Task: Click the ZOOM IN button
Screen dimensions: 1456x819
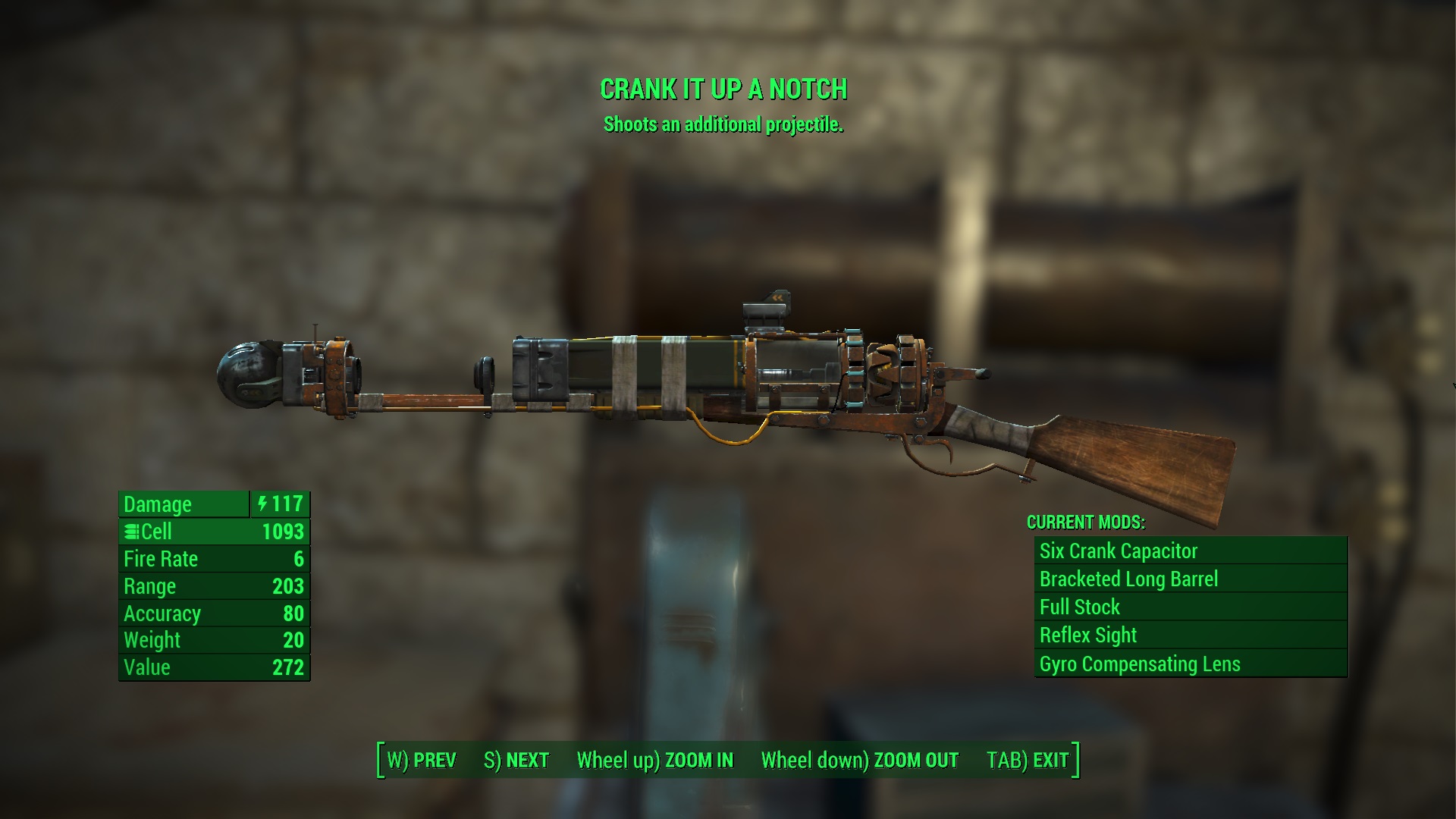Action: [x=655, y=760]
